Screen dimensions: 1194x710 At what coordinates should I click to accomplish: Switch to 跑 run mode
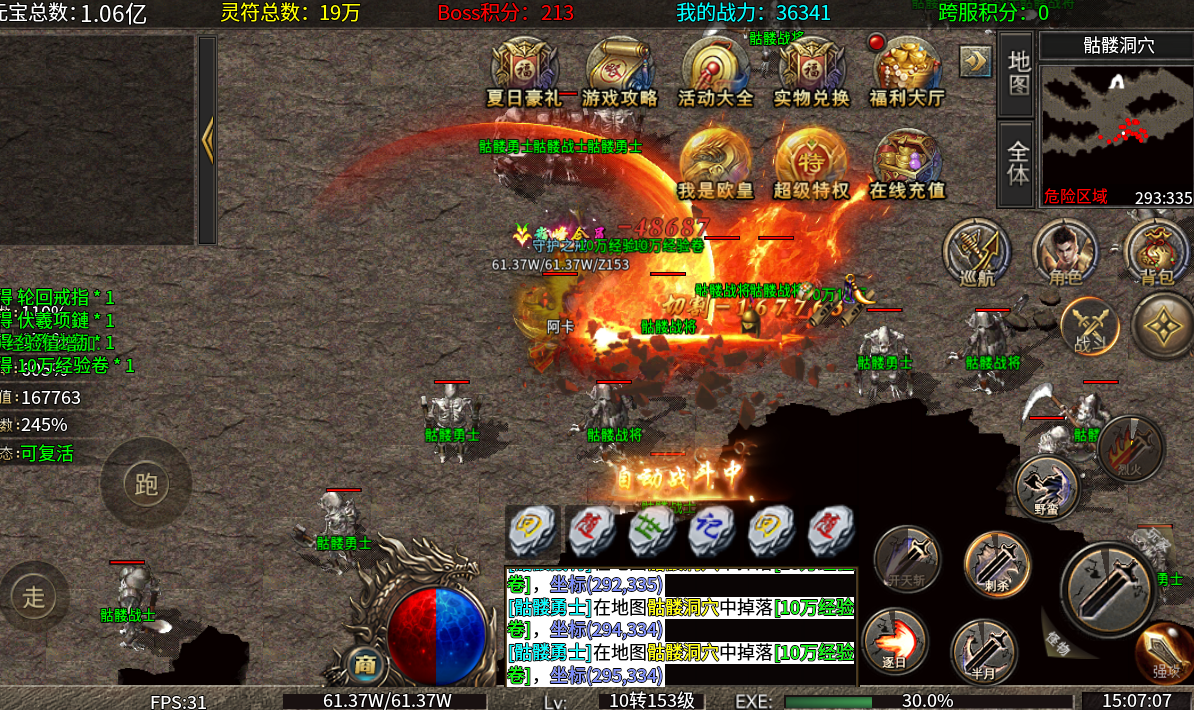click(146, 485)
